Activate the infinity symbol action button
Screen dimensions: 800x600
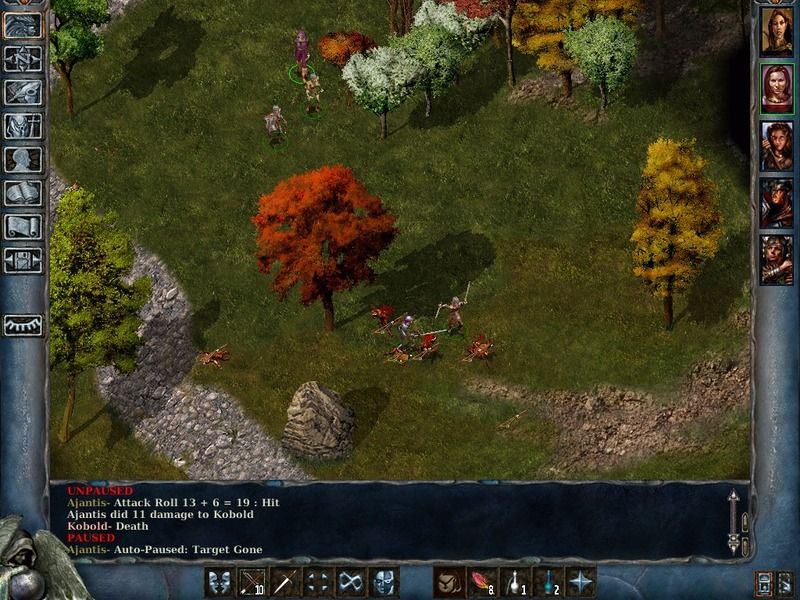point(350,581)
